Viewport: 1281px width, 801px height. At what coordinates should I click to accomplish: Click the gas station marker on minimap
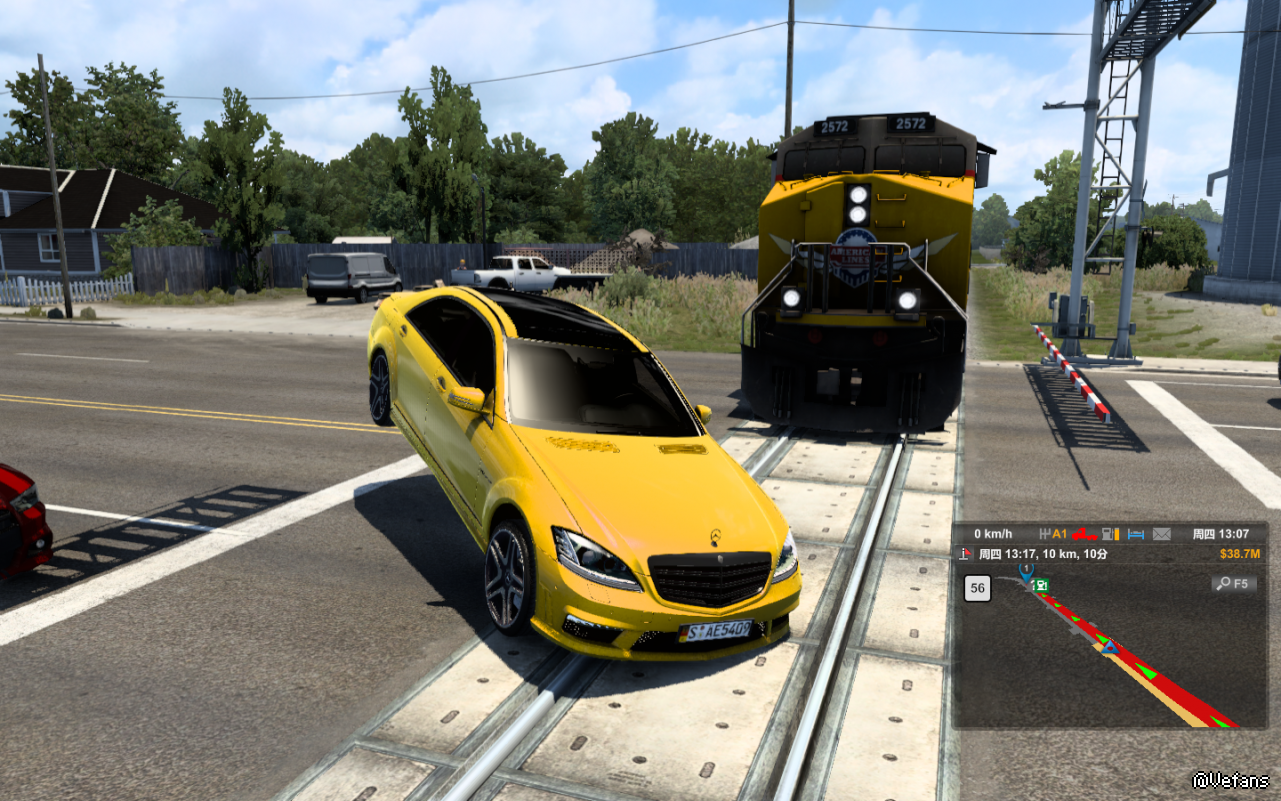point(1041,586)
